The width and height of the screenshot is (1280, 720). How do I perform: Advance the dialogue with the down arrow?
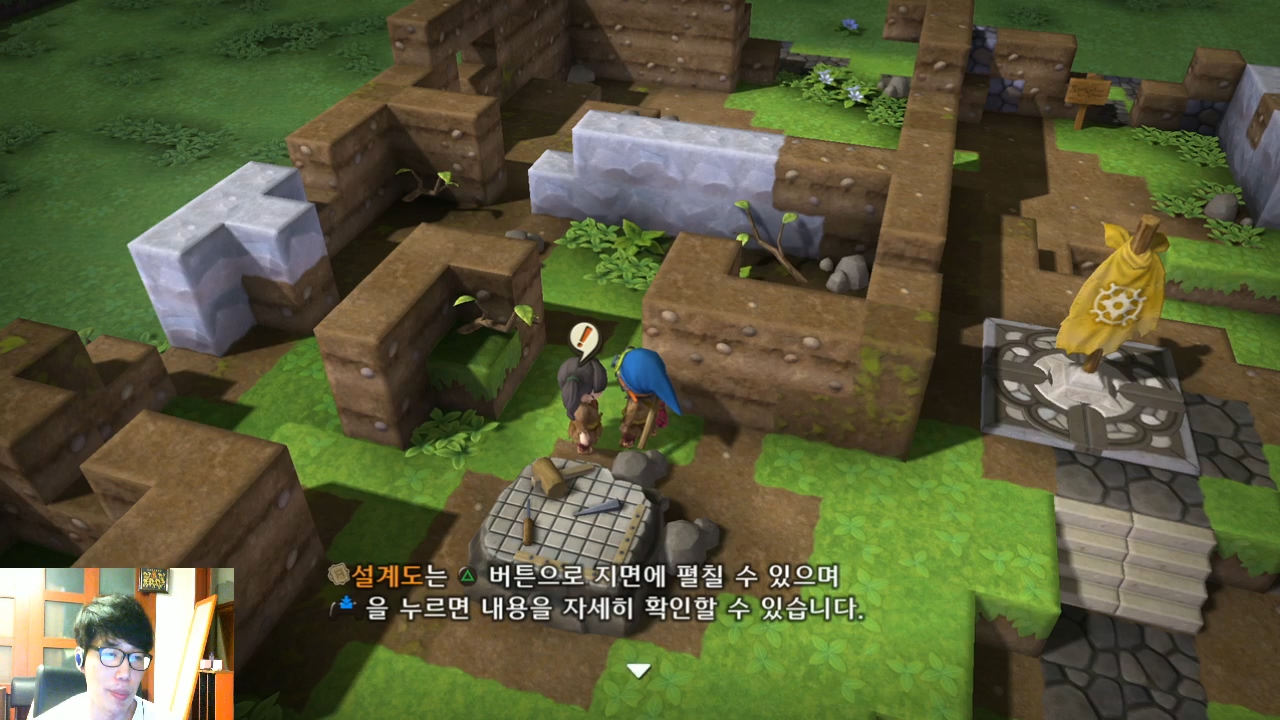637,672
